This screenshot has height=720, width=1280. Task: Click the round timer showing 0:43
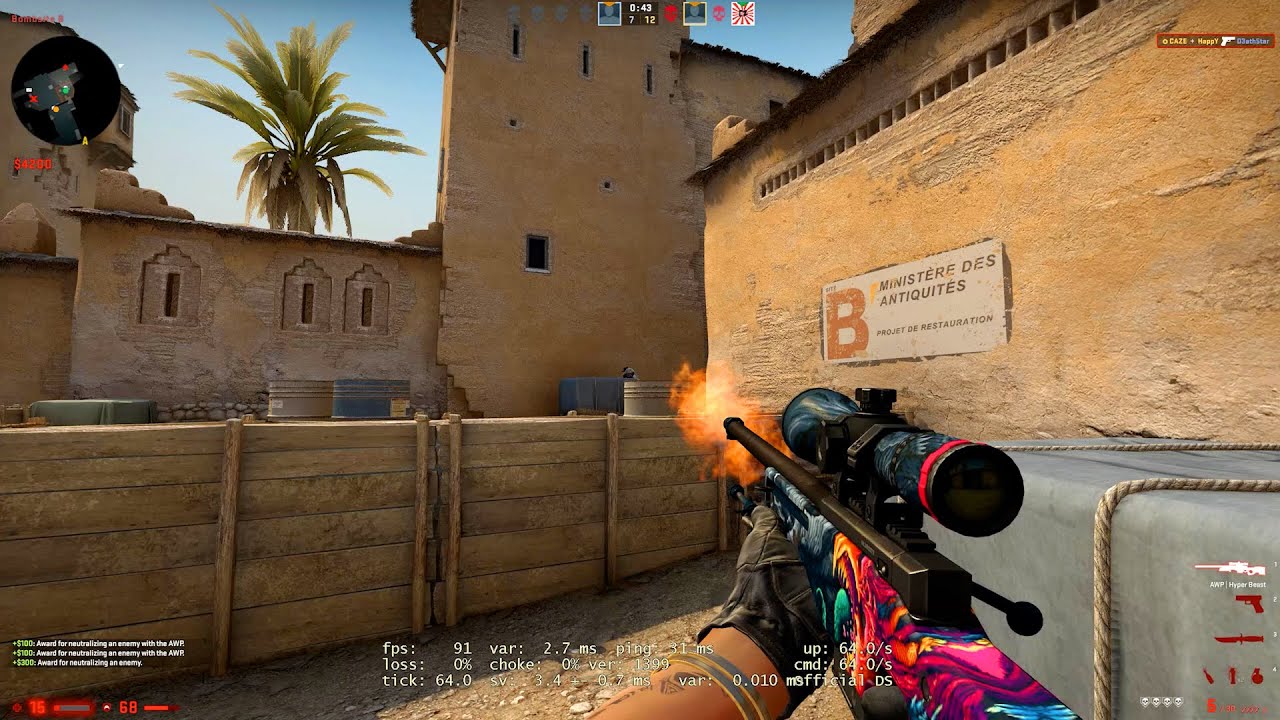[640, 9]
